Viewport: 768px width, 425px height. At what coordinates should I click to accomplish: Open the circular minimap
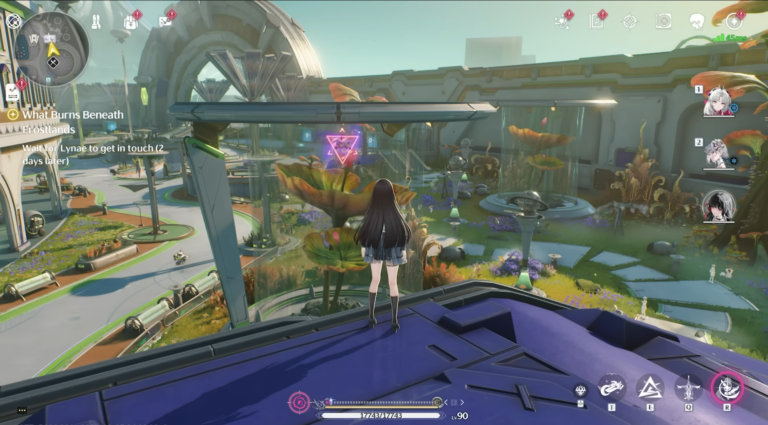[x=52, y=48]
